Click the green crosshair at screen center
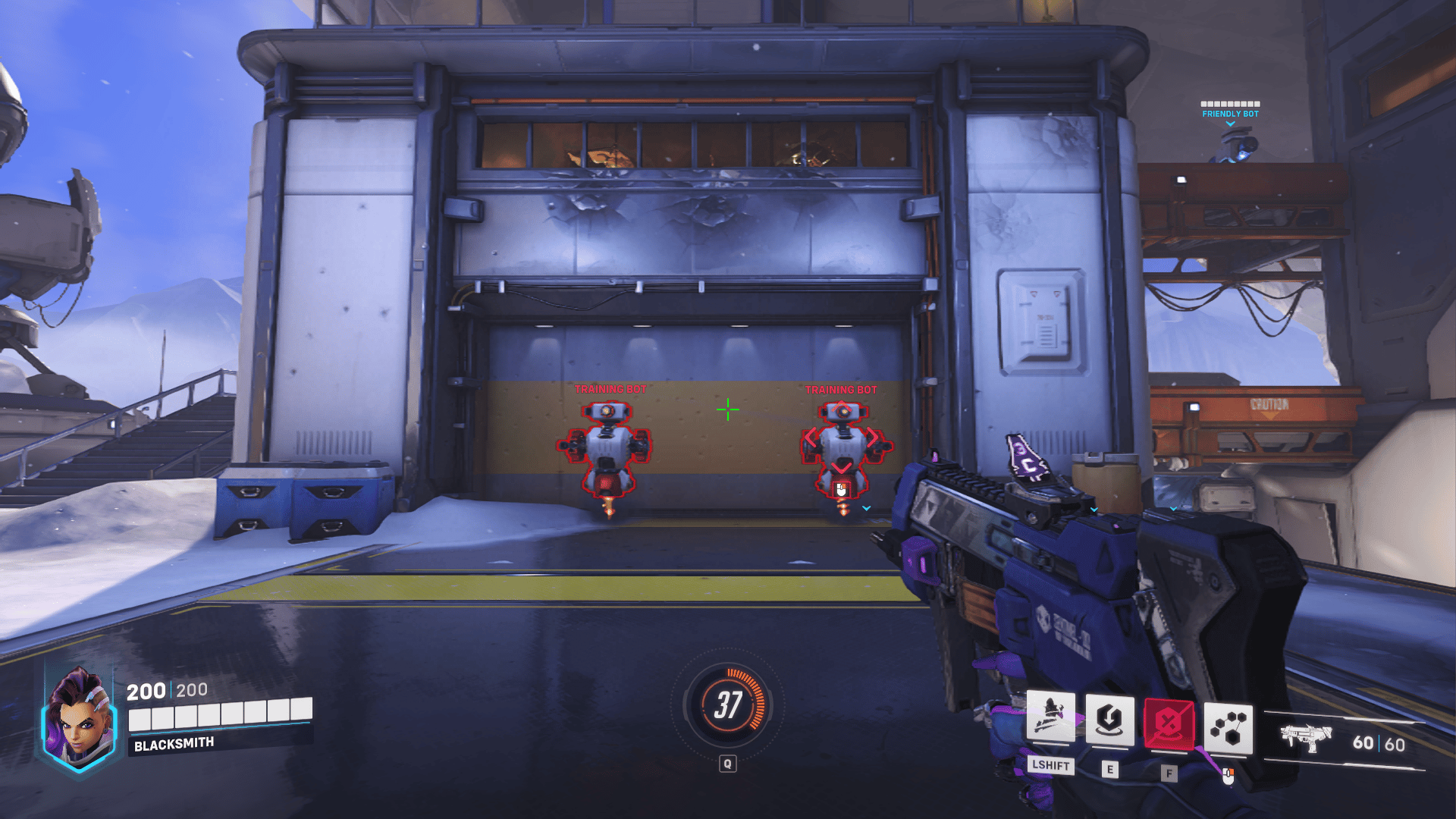 click(728, 409)
